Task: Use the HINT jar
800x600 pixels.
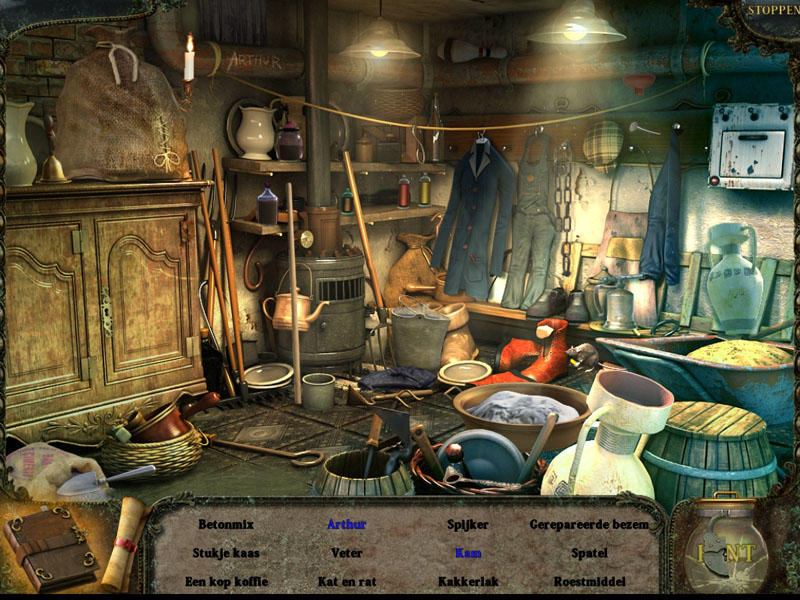Action: (x=728, y=547)
